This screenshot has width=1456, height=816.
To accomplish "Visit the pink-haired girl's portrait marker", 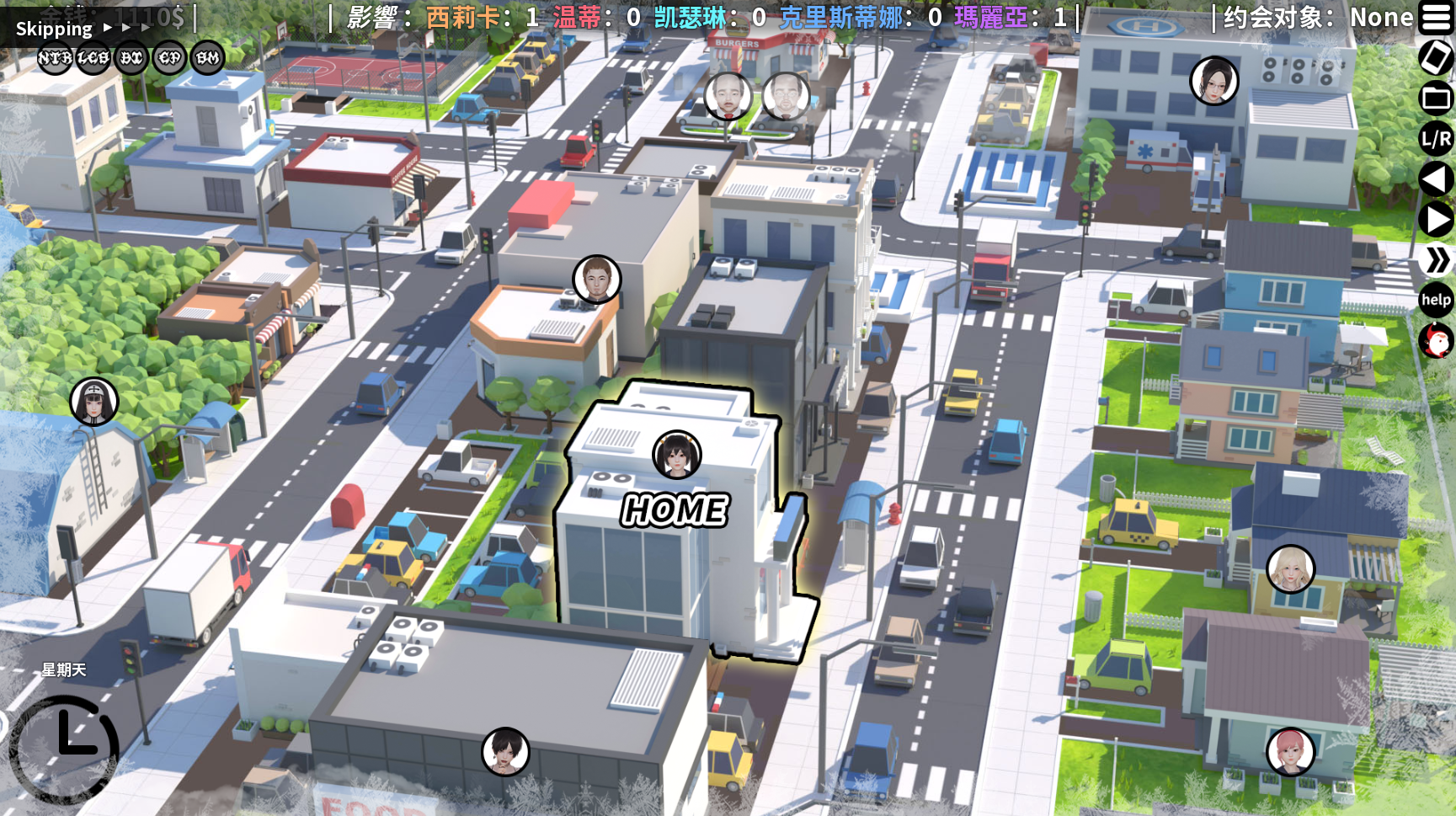I will 1290,751.
